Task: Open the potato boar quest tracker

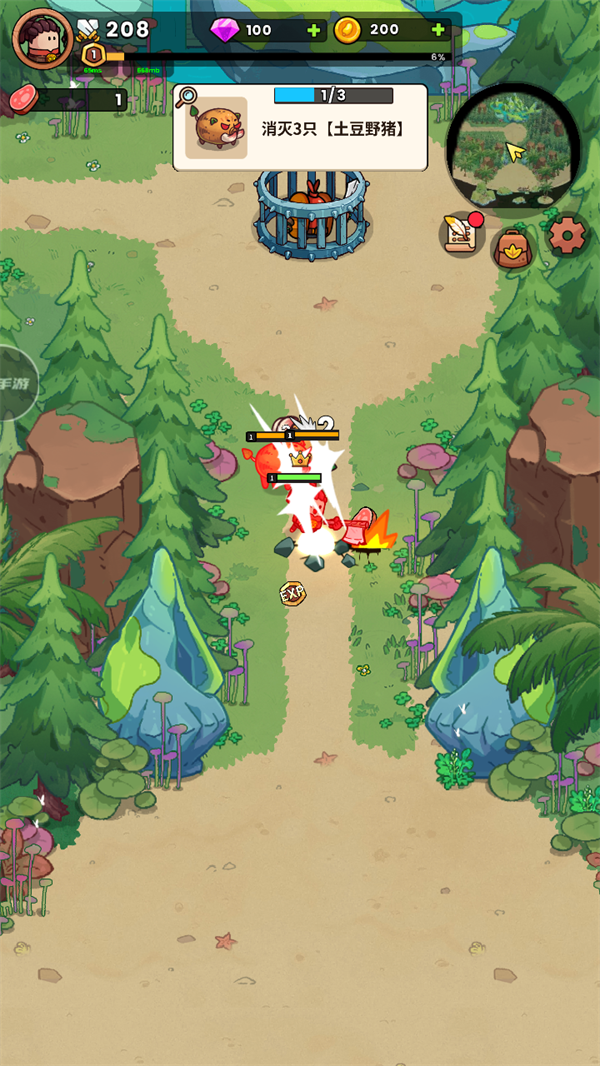Action: point(300,126)
